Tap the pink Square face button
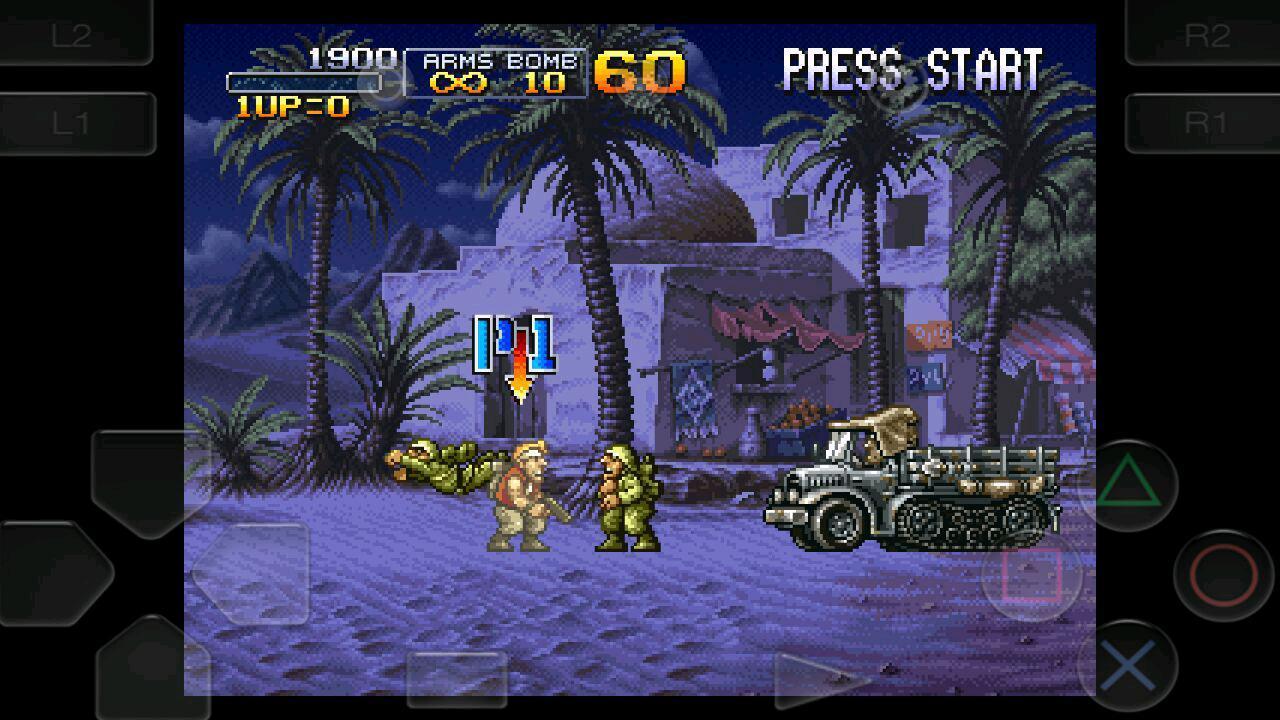1280x720 pixels. pos(1031,574)
